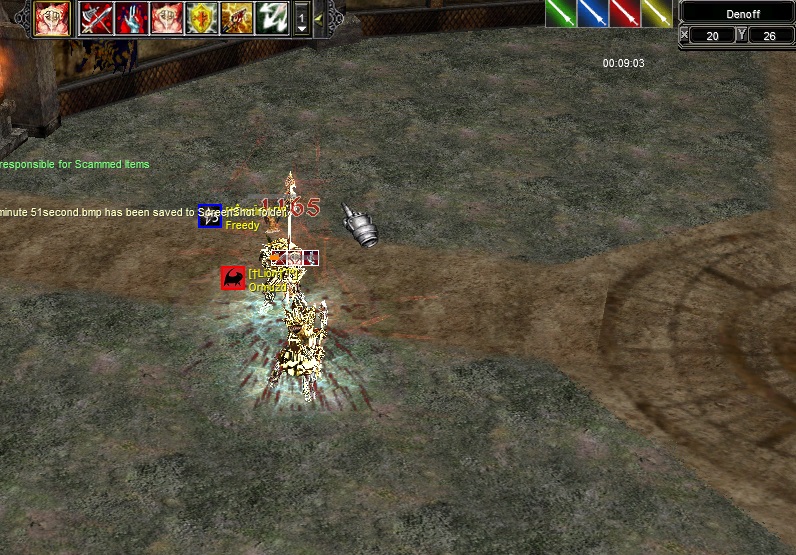Collapse the skill bar with yellow arrow
796x555 pixels.
(x=318, y=18)
